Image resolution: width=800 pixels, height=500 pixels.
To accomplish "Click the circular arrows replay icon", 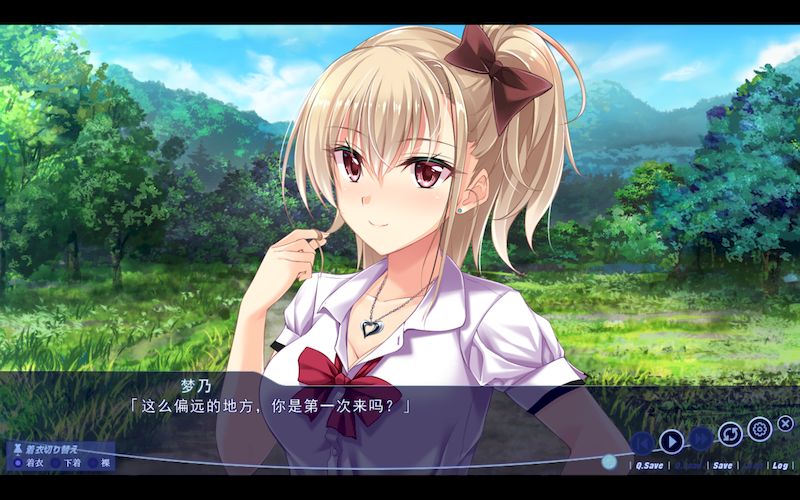I will [731, 434].
